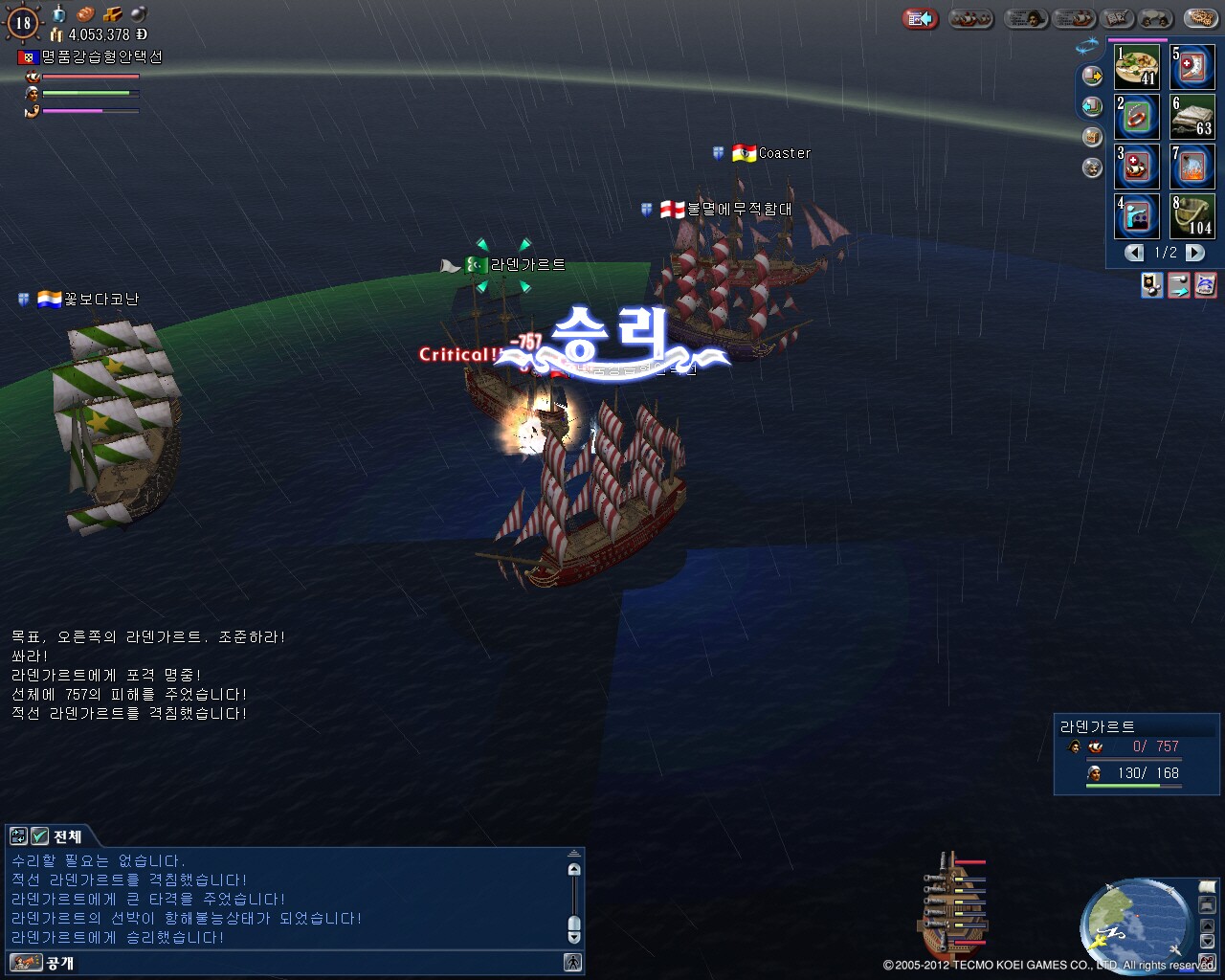Activate the command skill in slot 4

[1136, 216]
